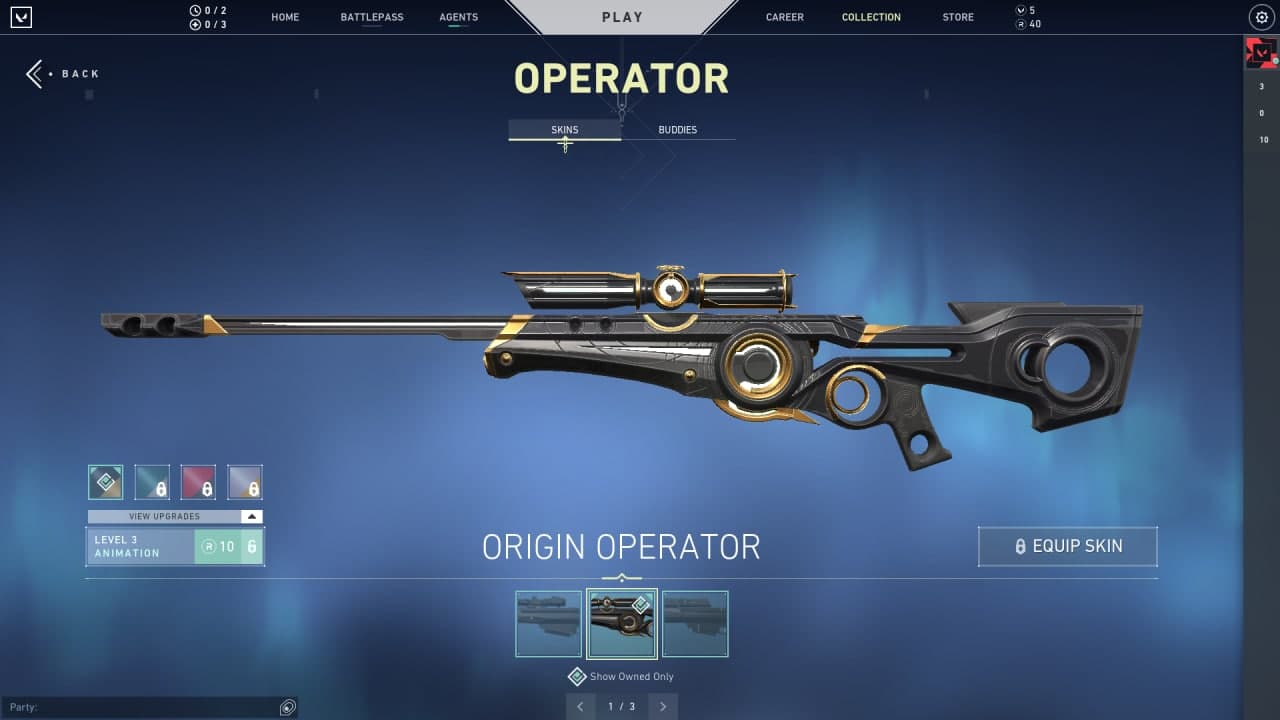Click the Play button

click(622, 17)
